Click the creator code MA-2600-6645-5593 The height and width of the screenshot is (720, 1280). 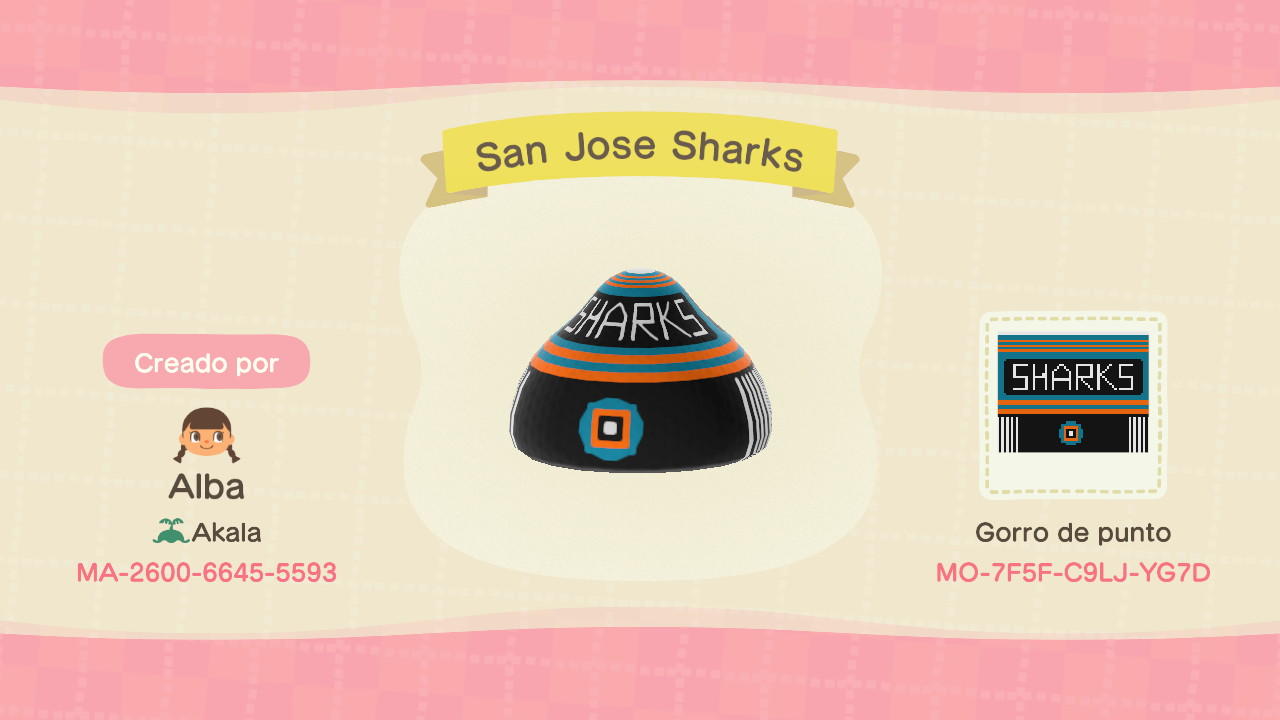(206, 573)
